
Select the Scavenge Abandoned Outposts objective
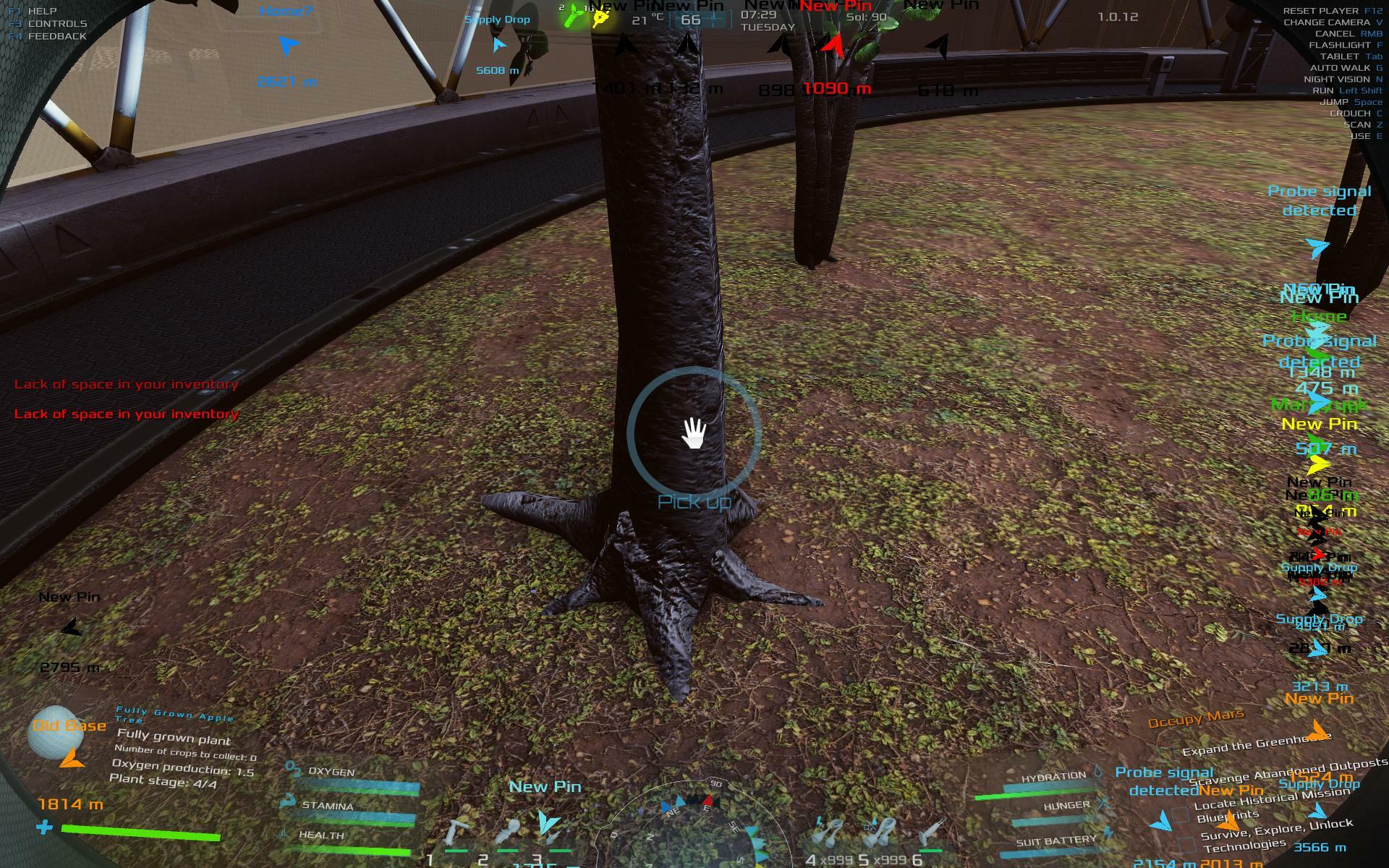[1288, 771]
